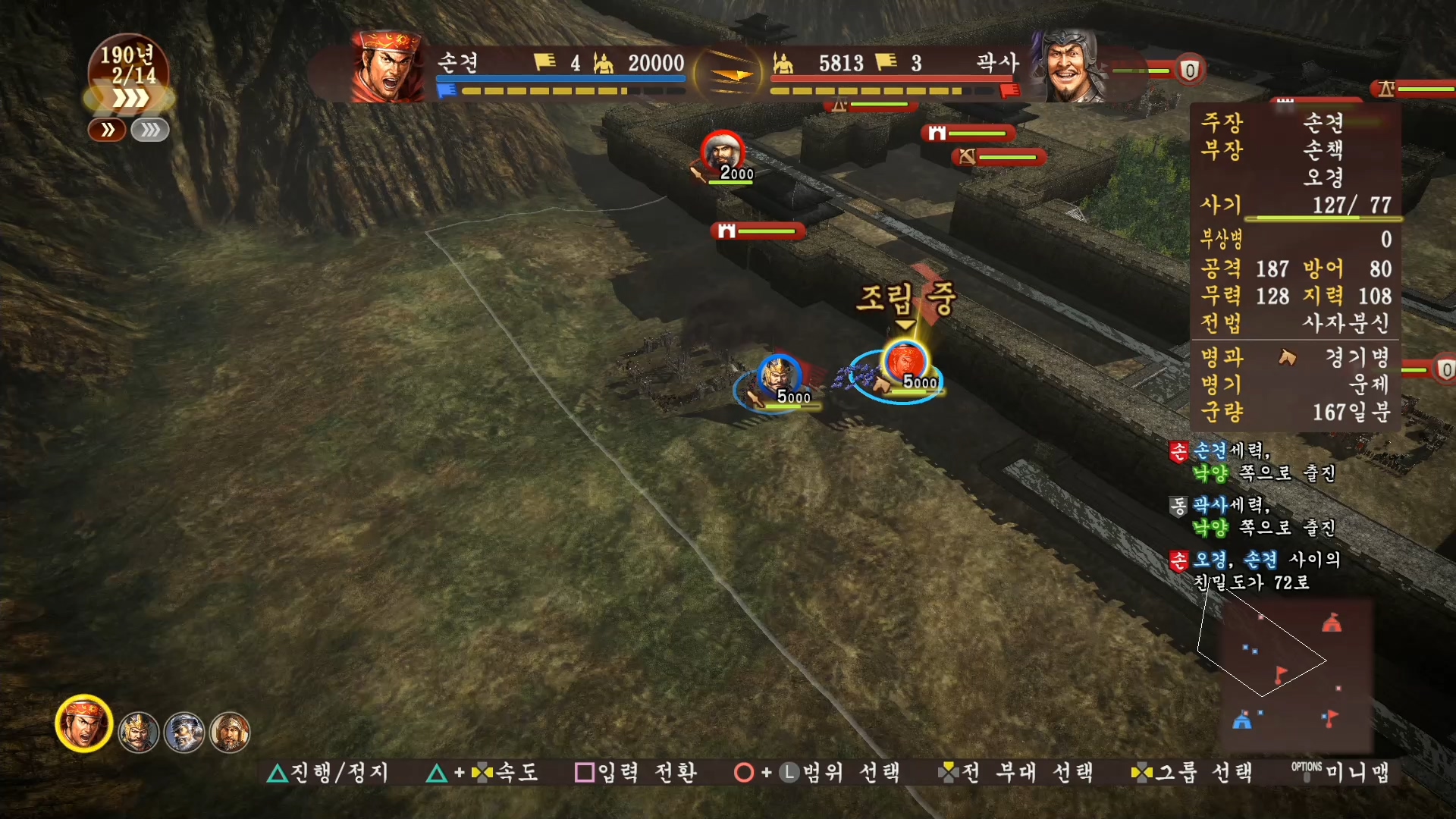
Task: Toggle the first speed chevron below the date
Action: [107, 130]
